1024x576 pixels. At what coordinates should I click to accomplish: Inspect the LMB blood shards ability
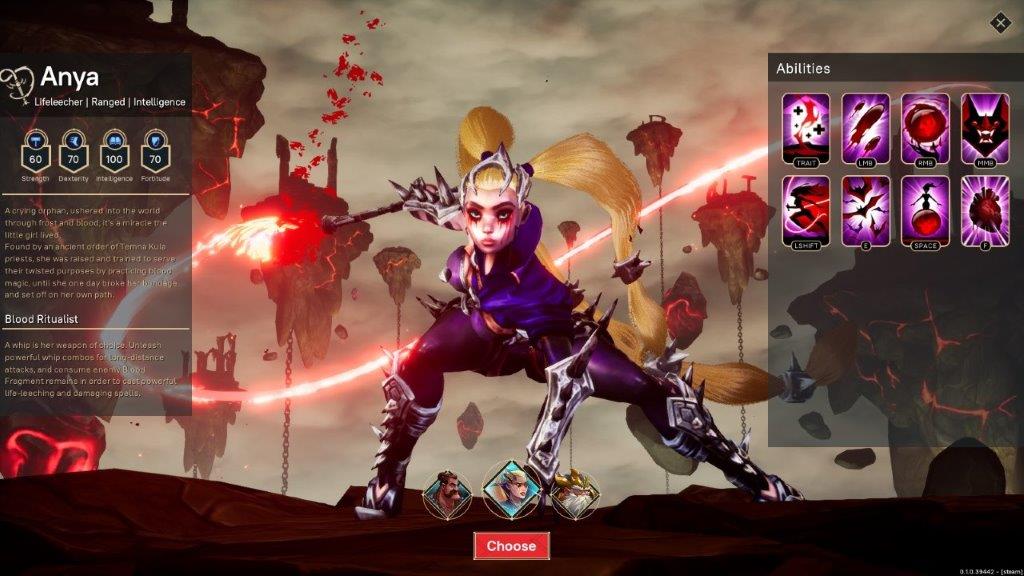click(x=866, y=127)
